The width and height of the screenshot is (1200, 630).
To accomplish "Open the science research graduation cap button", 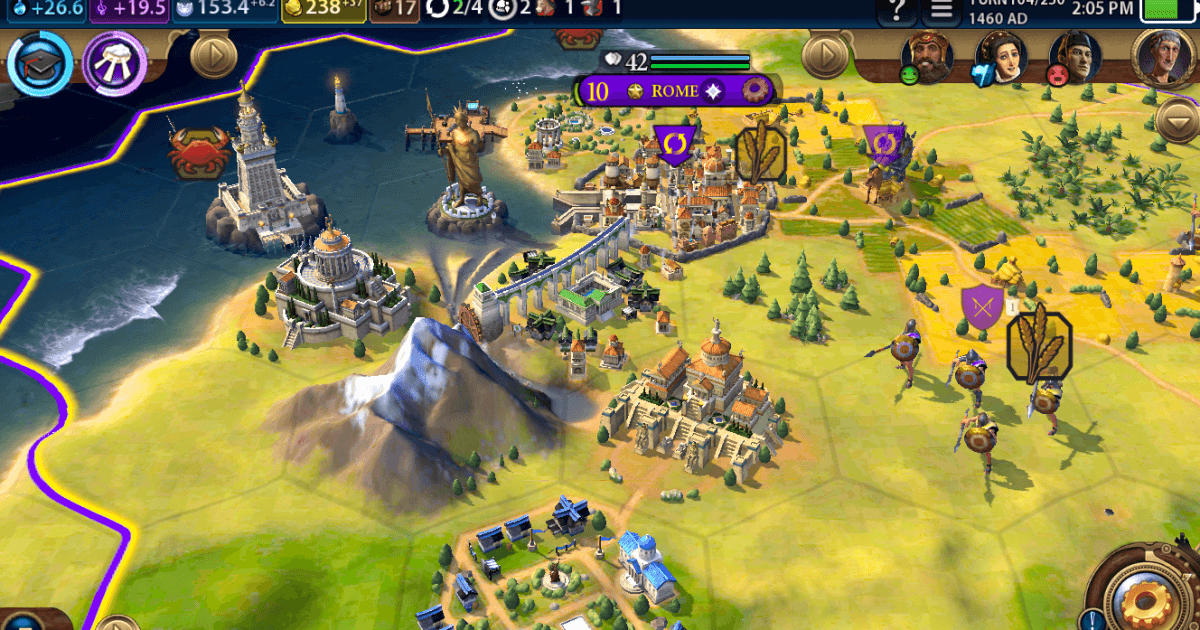I will pyautogui.click(x=40, y=62).
